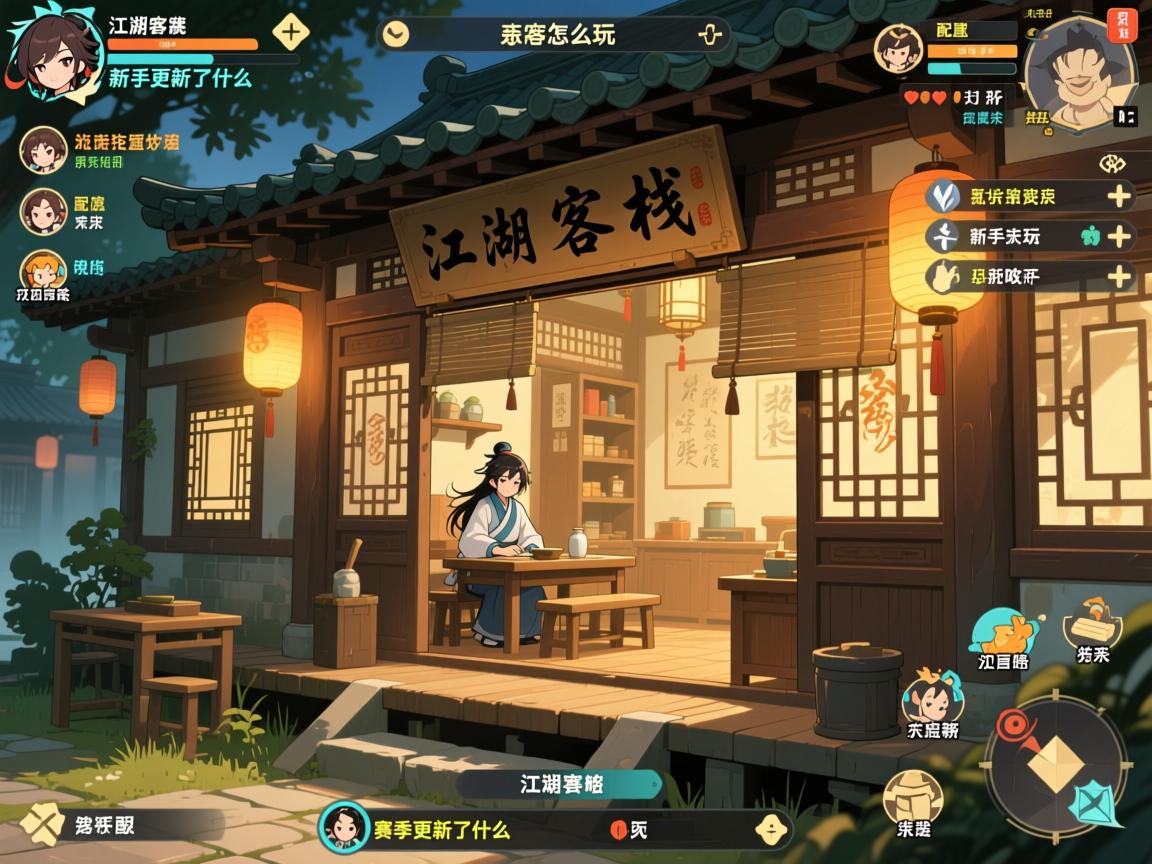
Task: Select the small companion portrait beside the orange bar
Action: click(x=898, y=48)
